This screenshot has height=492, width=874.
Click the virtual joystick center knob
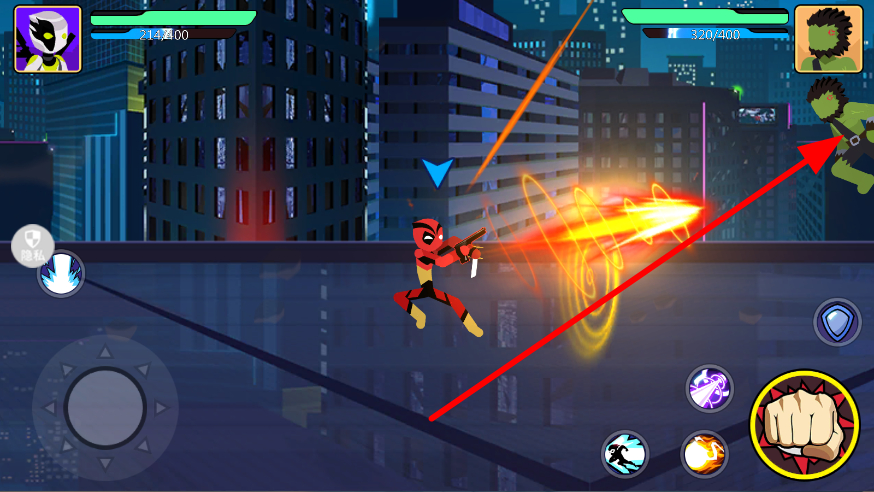(x=105, y=407)
